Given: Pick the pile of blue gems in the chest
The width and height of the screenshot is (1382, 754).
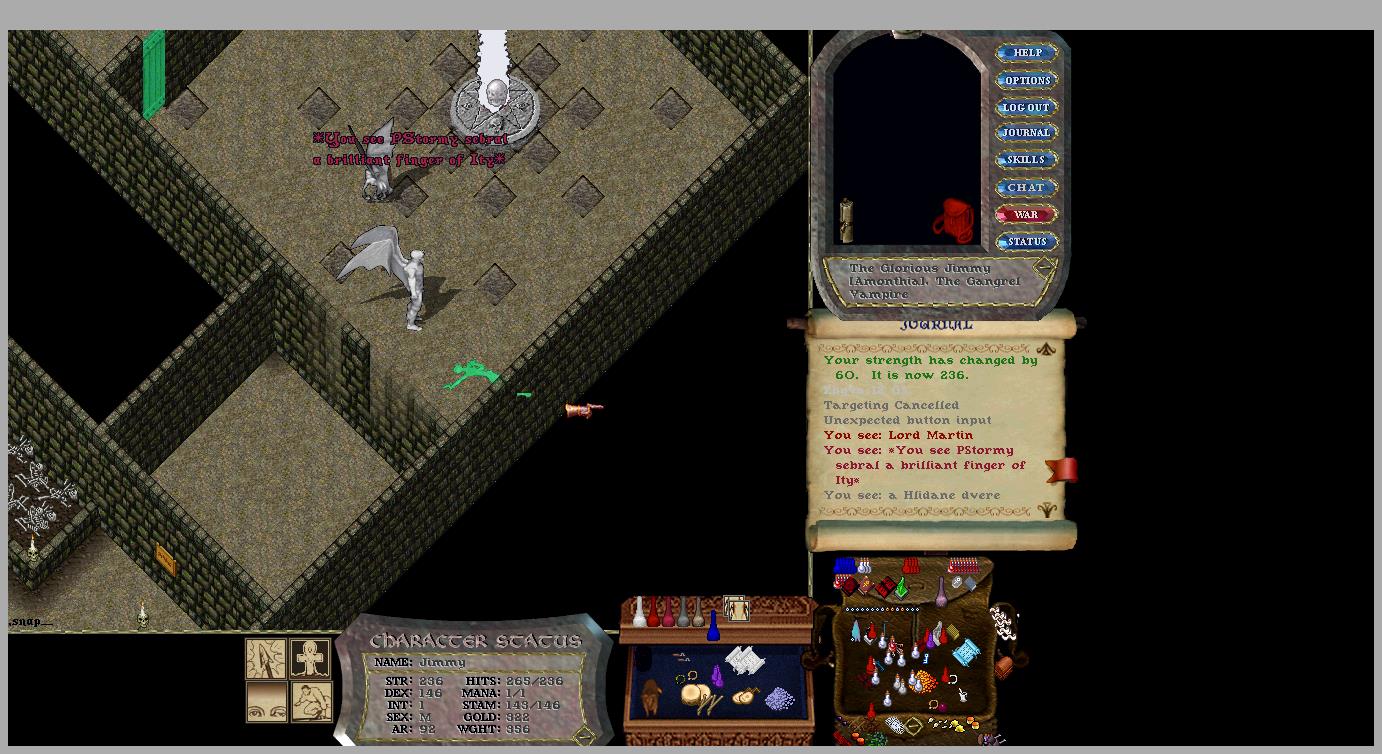Looking at the screenshot, I should [x=779, y=697].
